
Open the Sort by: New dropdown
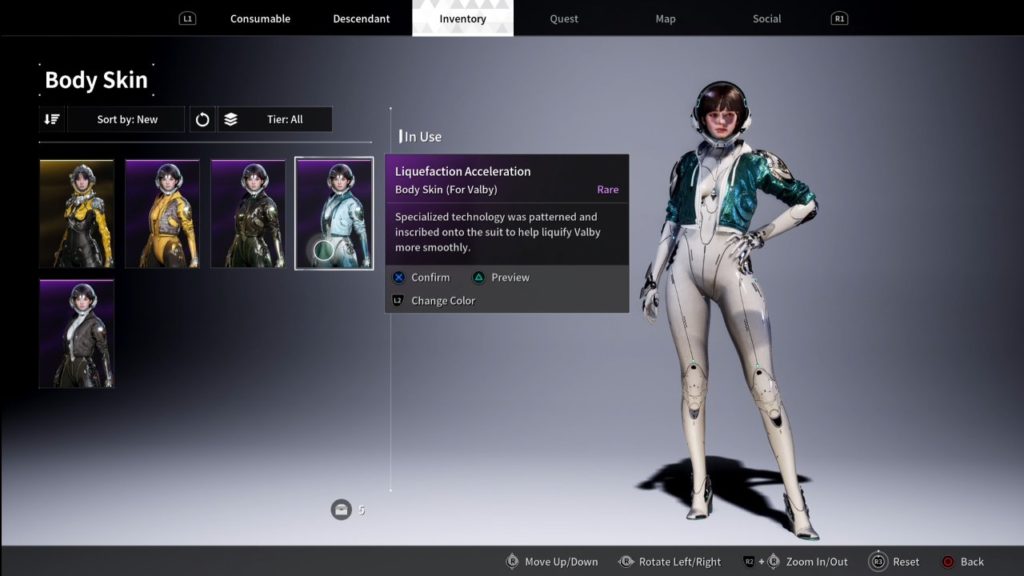pos(127,120)
